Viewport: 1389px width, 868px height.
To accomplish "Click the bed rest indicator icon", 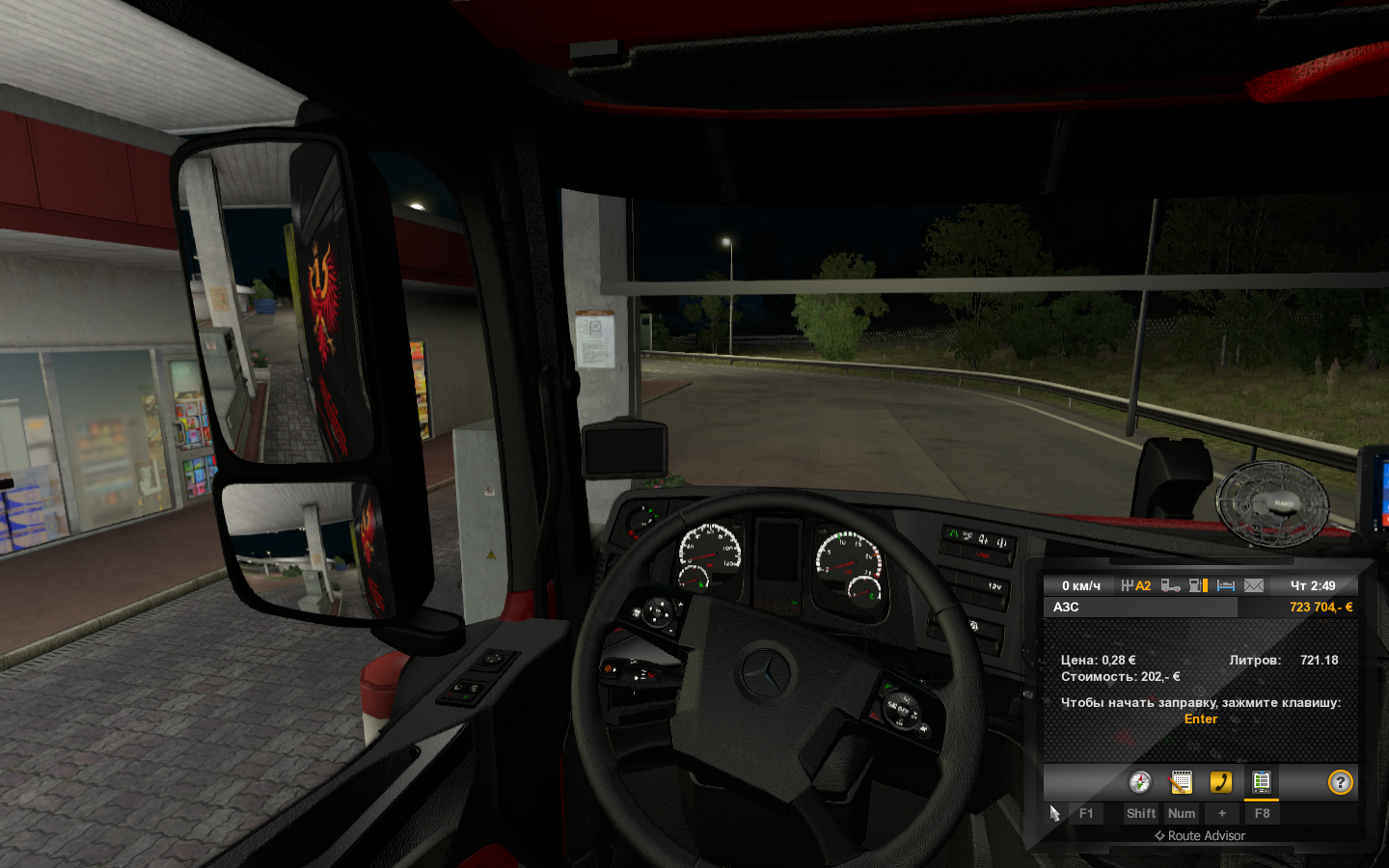I will pos(1226,585).
